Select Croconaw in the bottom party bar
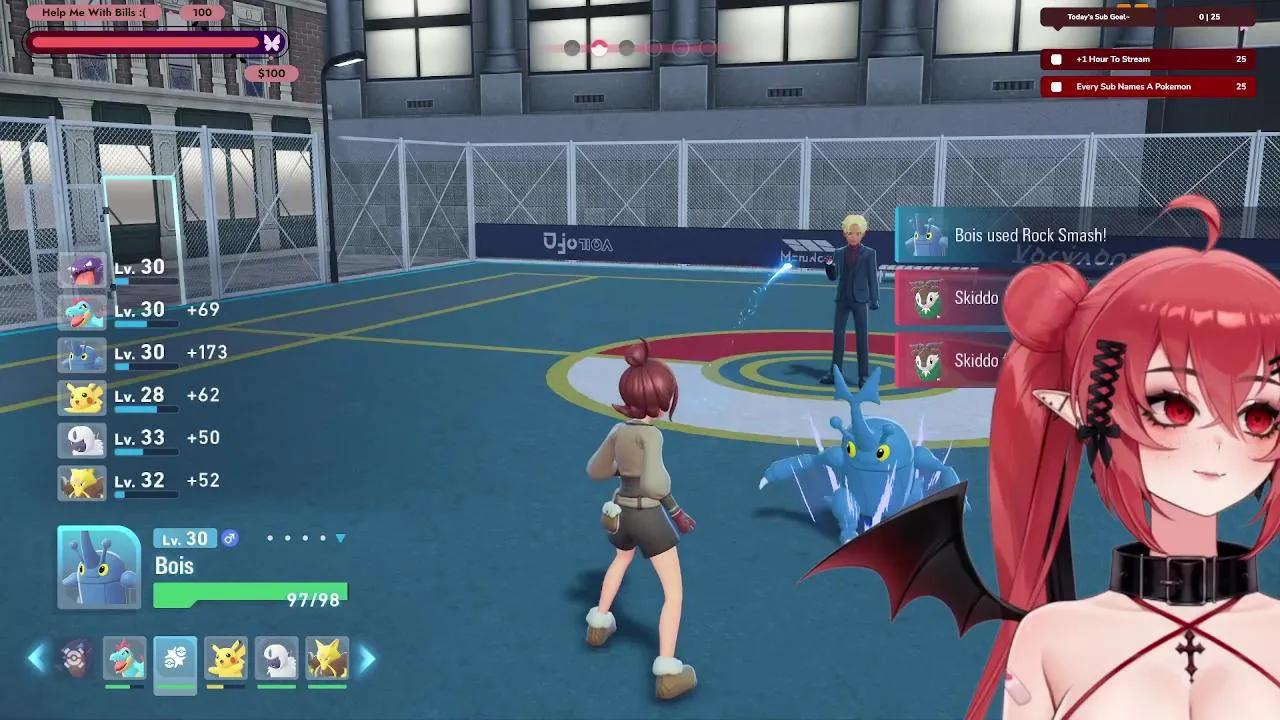Image resolution: width=1280 pixels, height=720 pixels. coord(125,658)
